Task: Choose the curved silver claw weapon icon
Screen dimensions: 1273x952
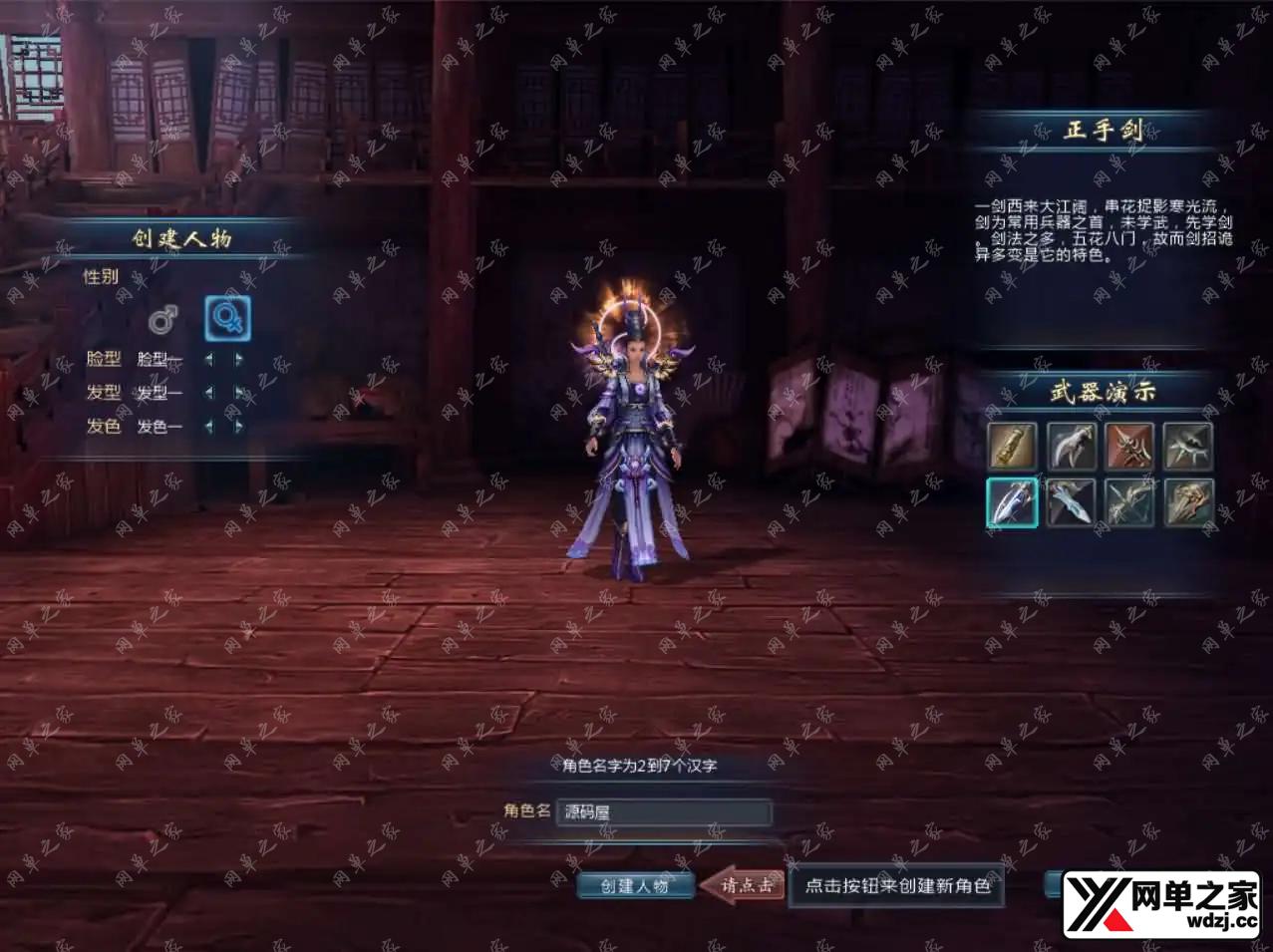Action: [x=1072, y=446]
